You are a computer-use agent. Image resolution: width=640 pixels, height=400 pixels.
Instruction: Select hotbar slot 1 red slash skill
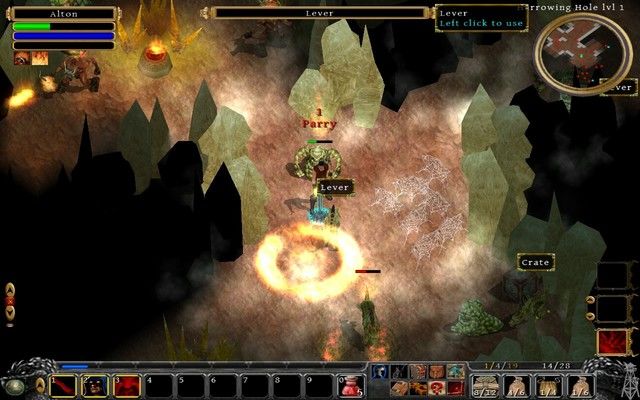63,385
